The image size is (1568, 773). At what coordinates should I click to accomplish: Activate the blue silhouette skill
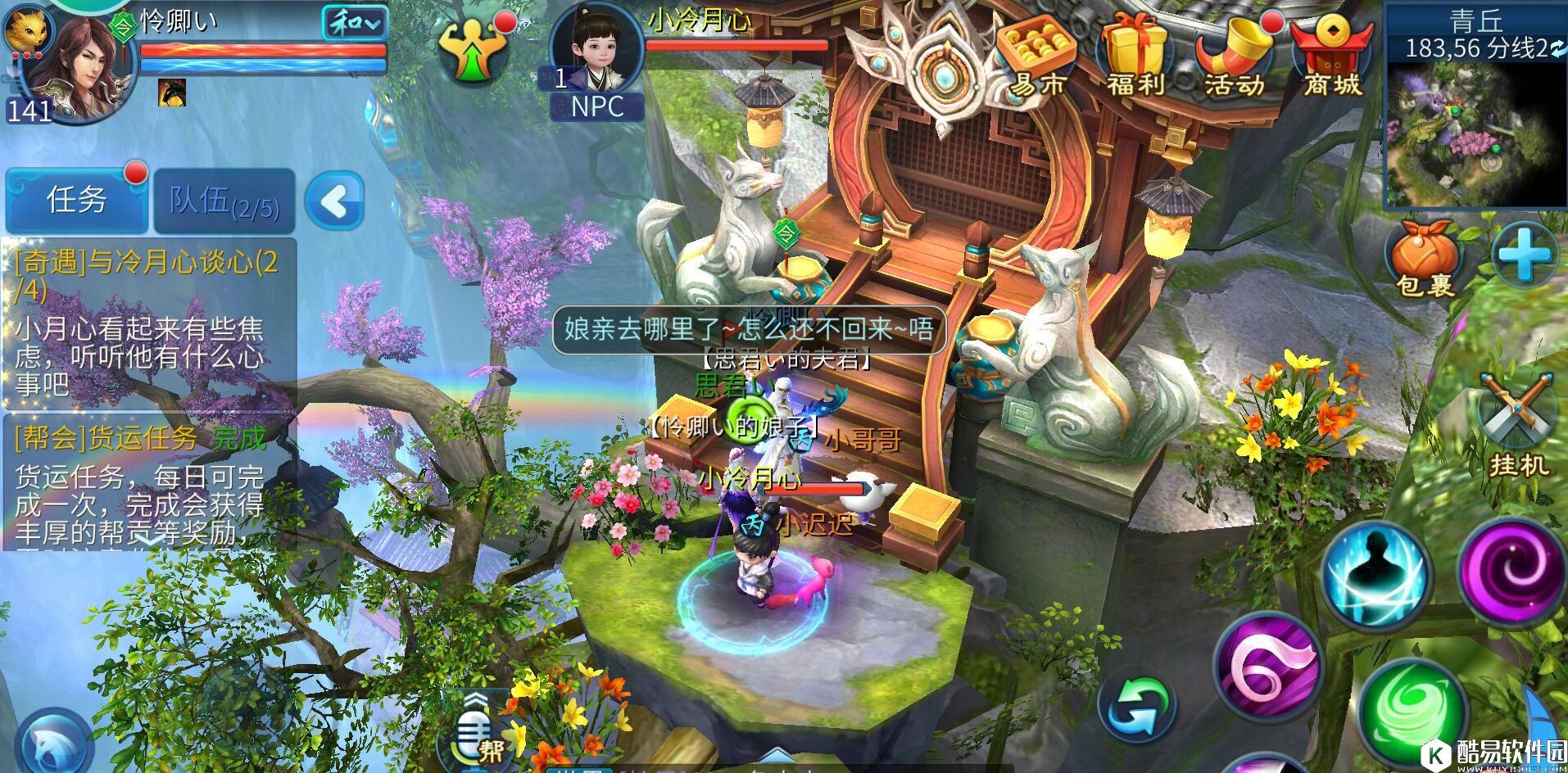pyautogui.click(x=1376, y=572)
